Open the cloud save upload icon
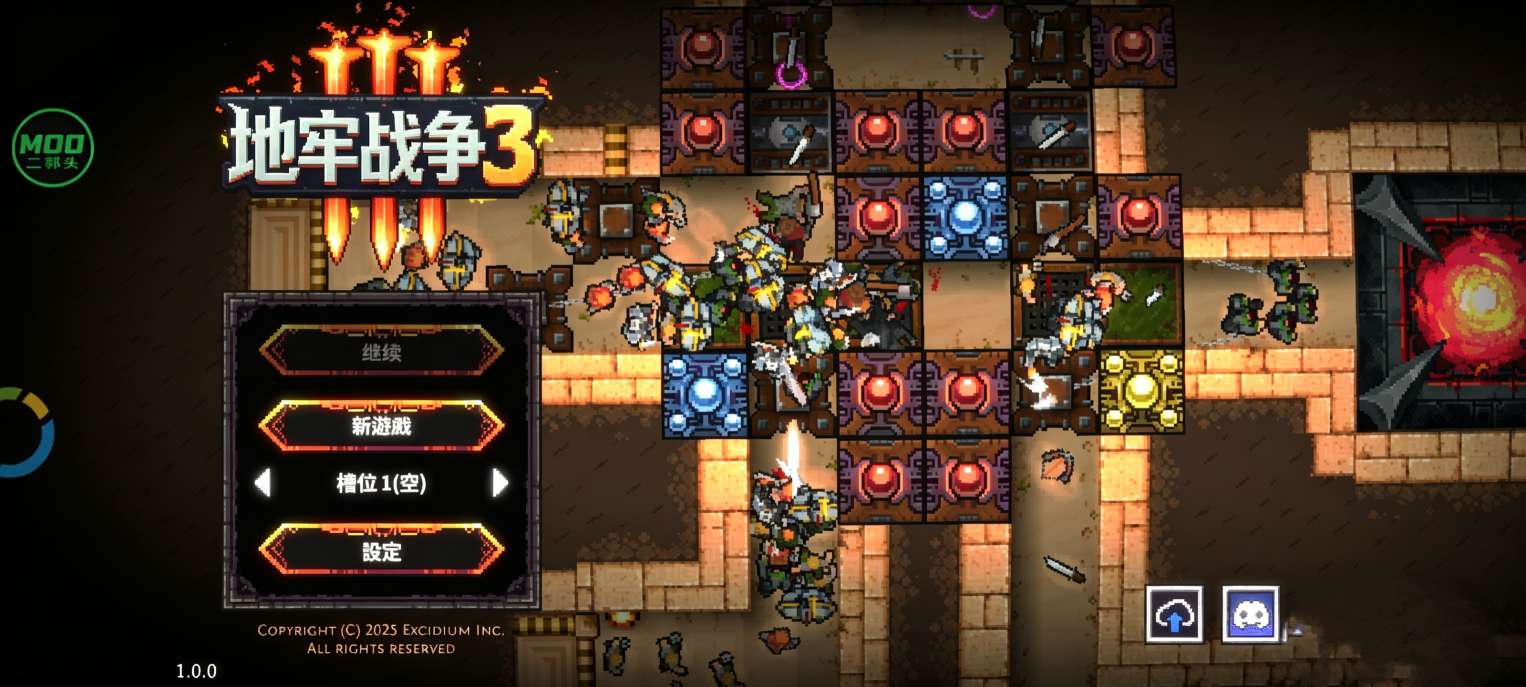Screen dimensions: 1526x687 pyautogui.click(x=1174, y=615)
